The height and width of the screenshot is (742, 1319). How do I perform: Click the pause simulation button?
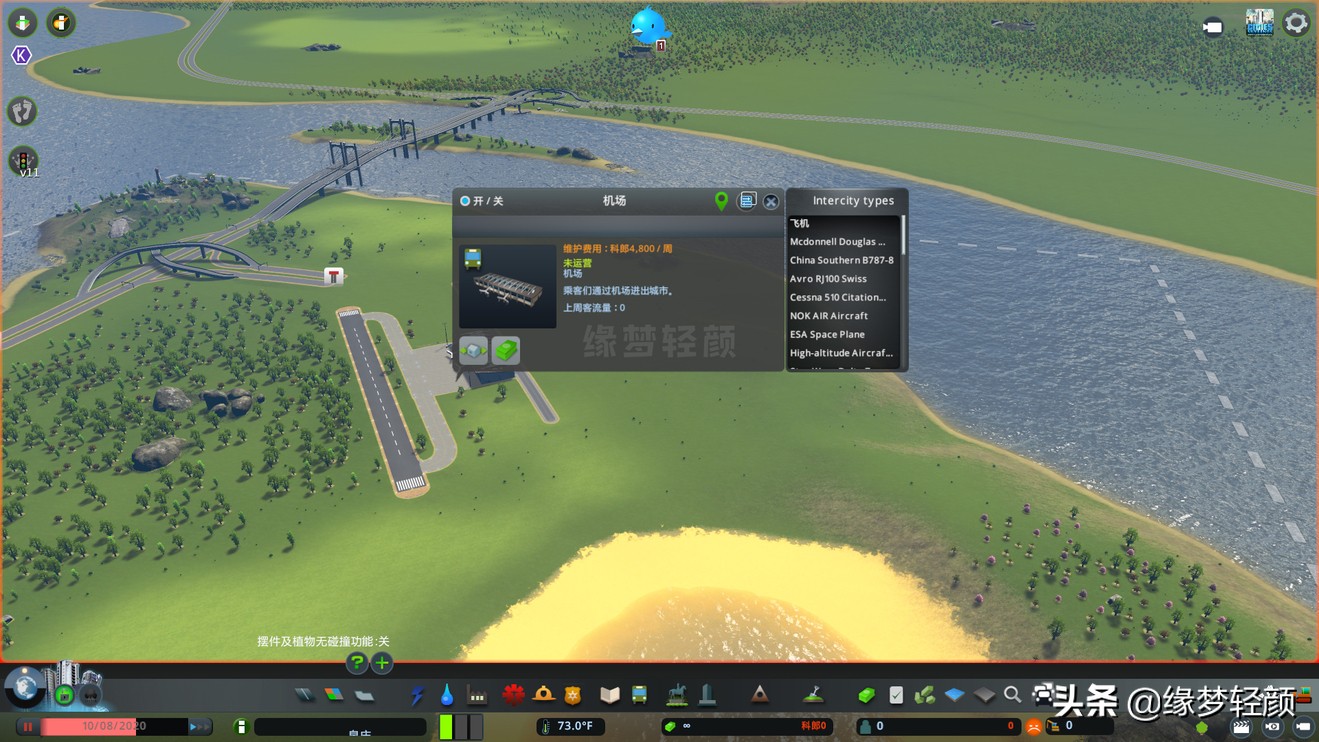point(28,727)
